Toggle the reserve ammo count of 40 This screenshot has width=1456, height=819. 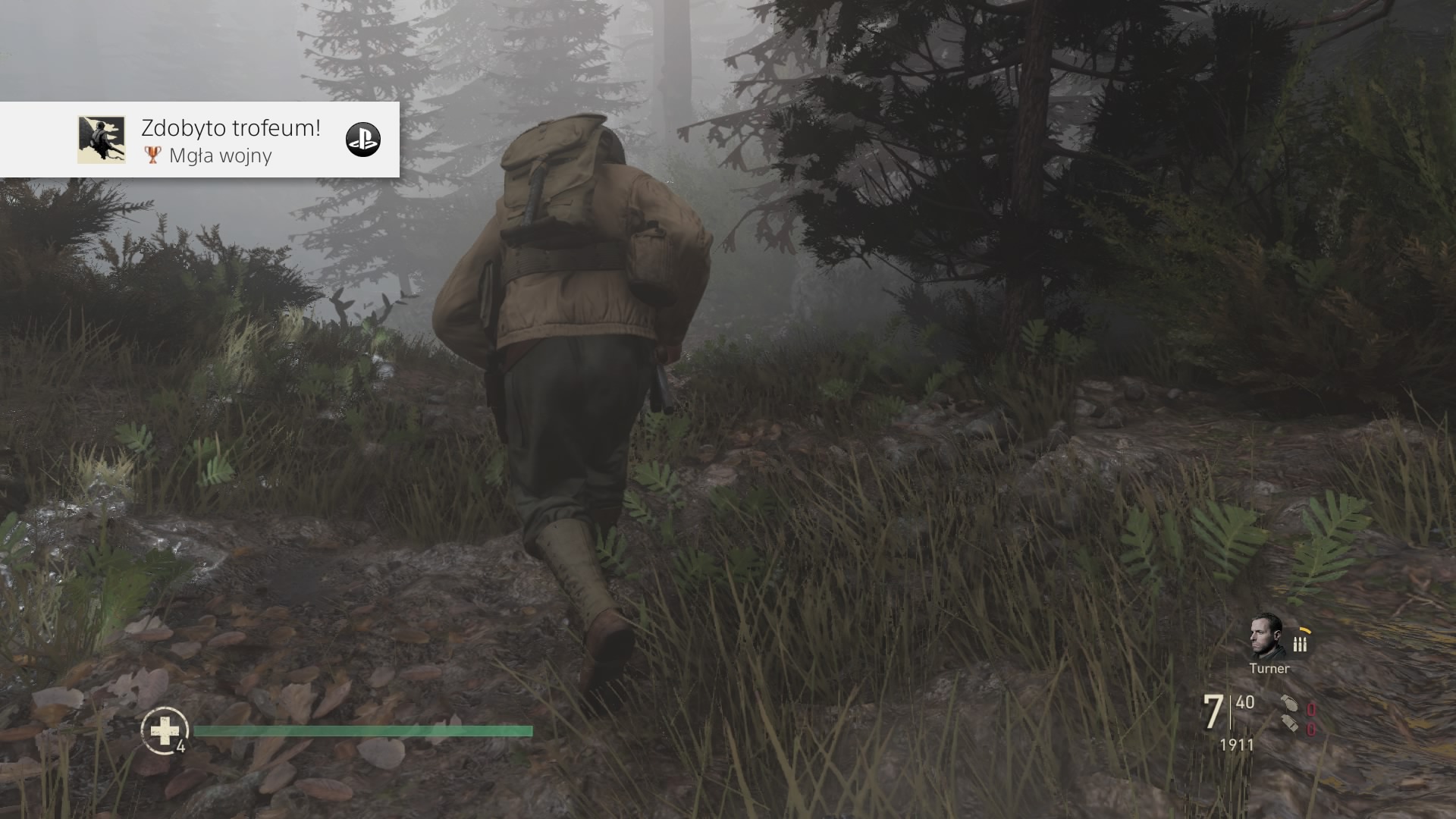[x=1244, y=702]
